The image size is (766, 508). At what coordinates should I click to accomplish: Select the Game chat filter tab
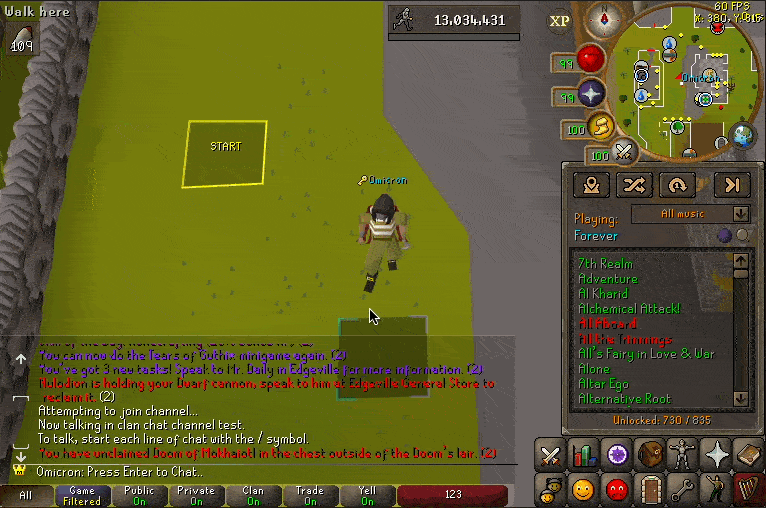click(x=82, y=495)
